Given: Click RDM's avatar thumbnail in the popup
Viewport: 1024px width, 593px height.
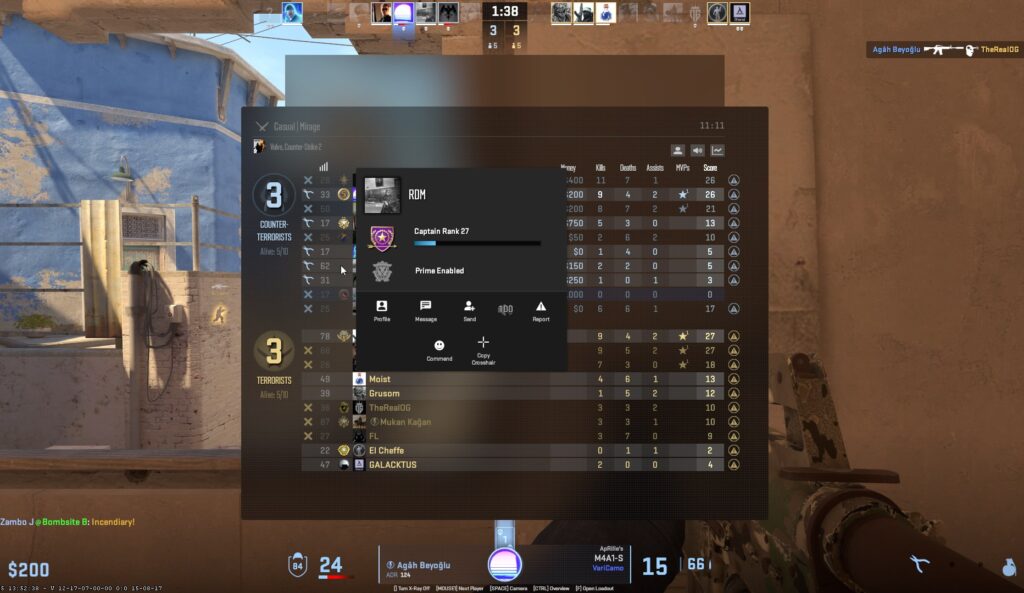Looking at the screenshot, I should [382, 195].
